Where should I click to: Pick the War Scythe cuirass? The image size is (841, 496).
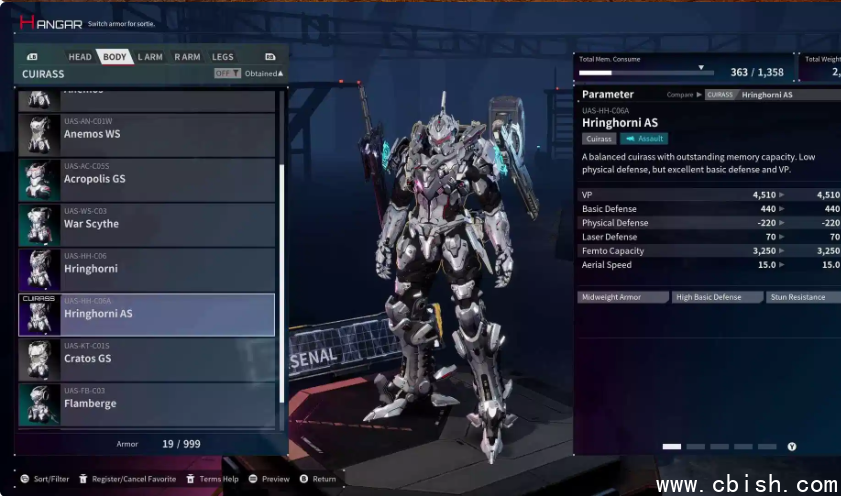pyautogui.click(x=147, y=224)
